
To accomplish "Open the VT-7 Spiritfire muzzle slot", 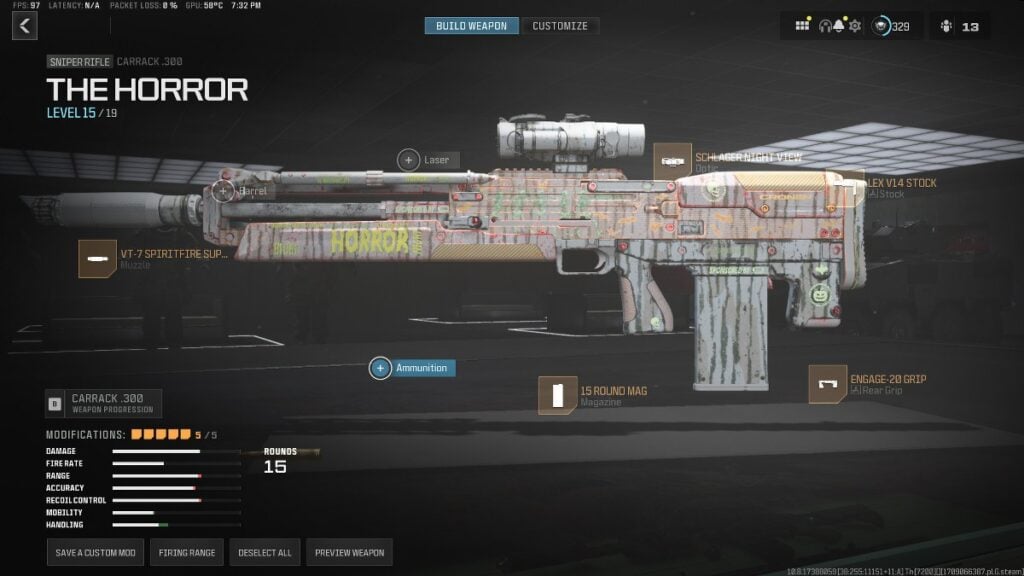I will (97, 258).
